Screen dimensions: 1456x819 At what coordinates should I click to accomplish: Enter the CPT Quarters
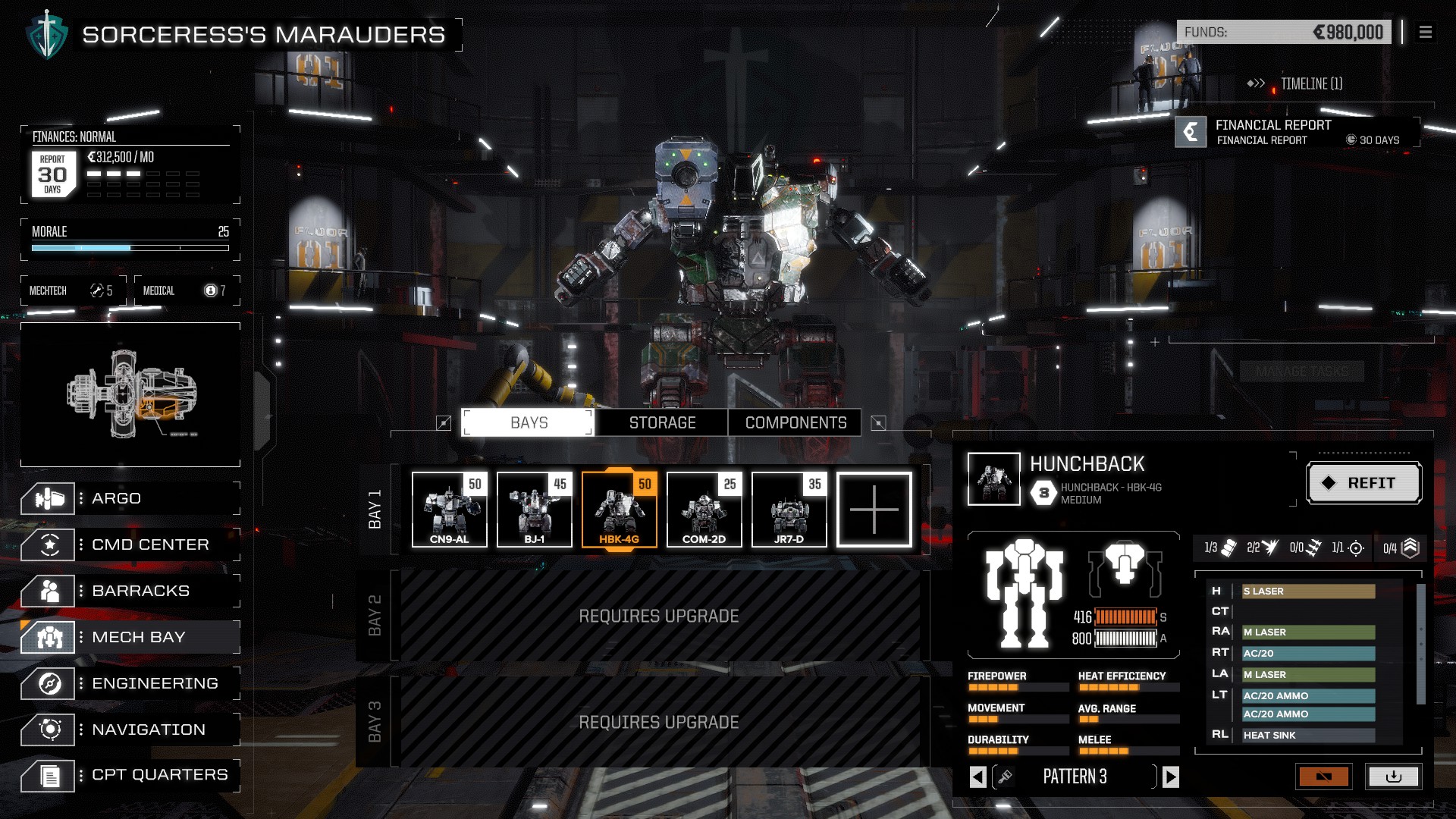tap(130, 775)
